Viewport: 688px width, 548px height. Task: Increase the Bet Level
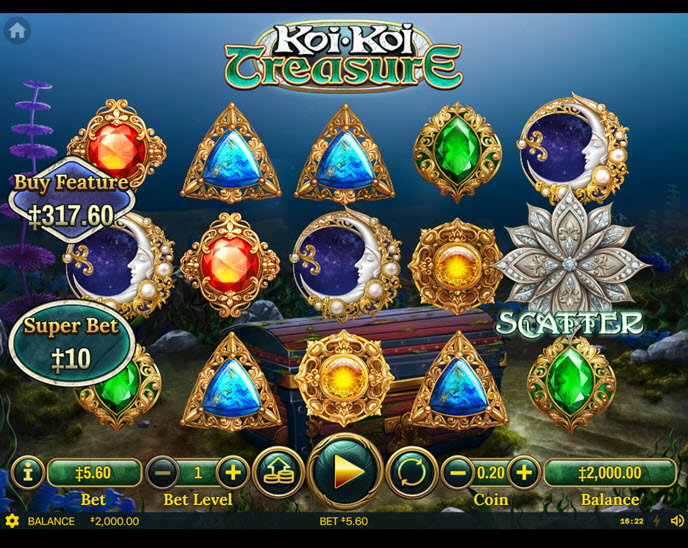[x=232, y=472]
